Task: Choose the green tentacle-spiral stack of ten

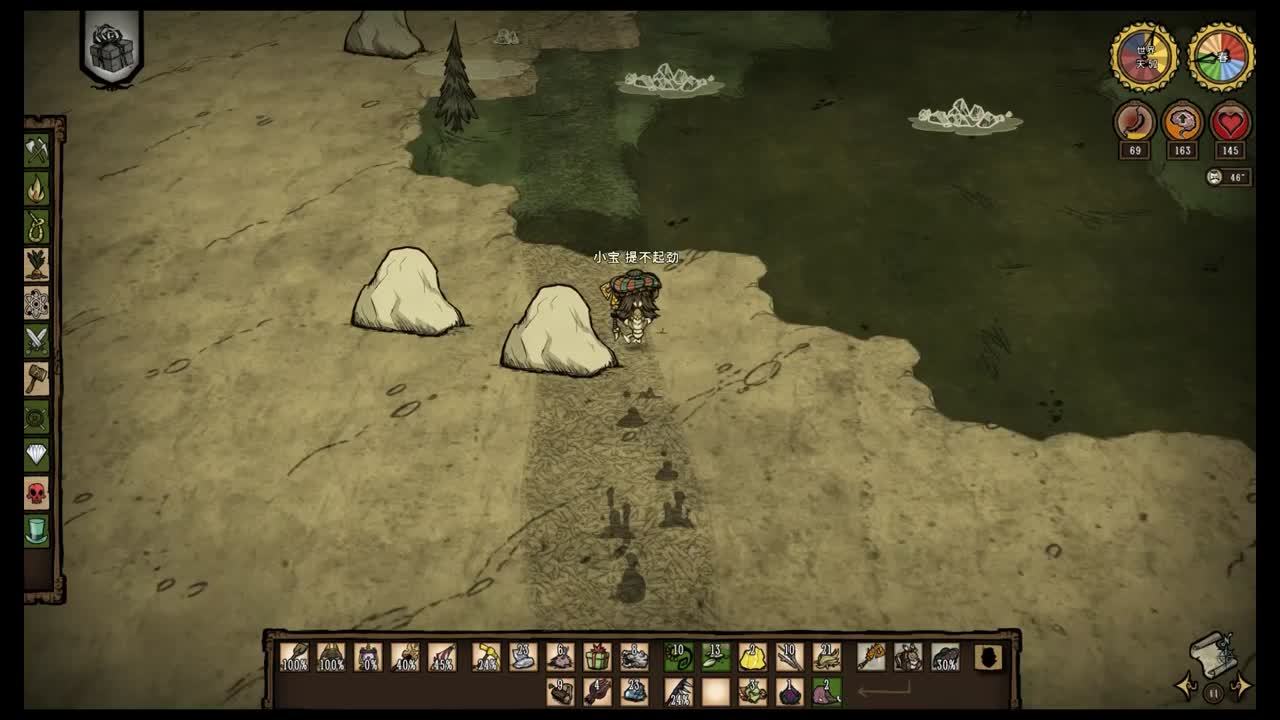Action: click(679, 657)
